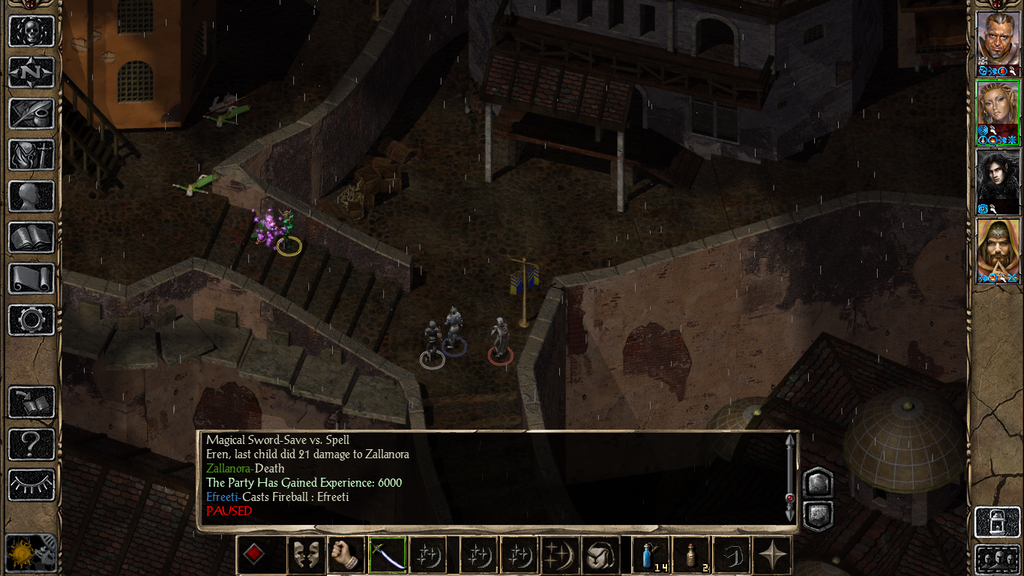Open special abilities with the star button

pos(773,555)
